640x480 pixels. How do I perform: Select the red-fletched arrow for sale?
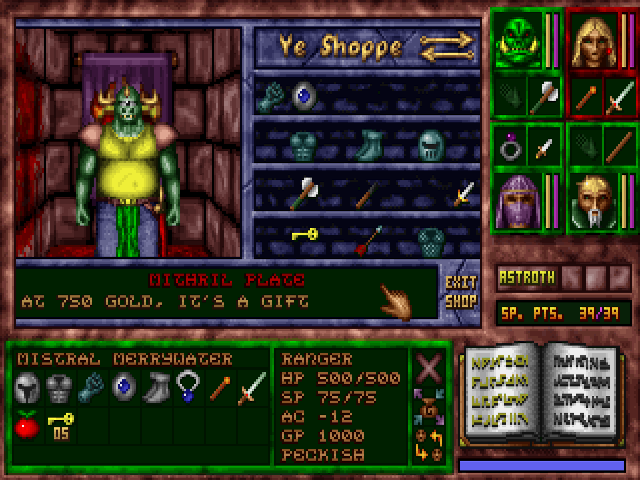click(x=369, y=240)
